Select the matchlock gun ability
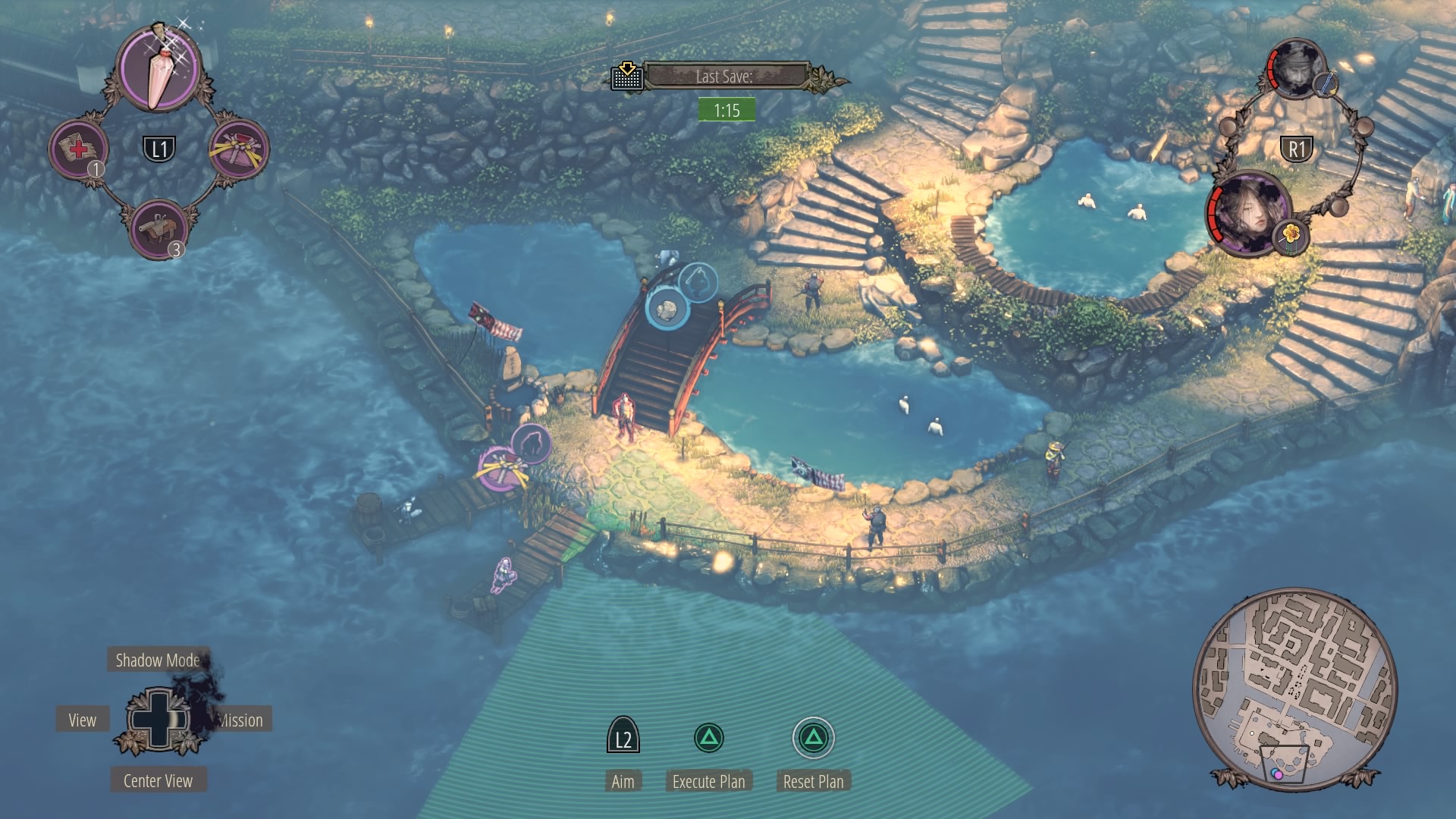The width and height of the screenshot is (1456, 819). pos(158,227)
